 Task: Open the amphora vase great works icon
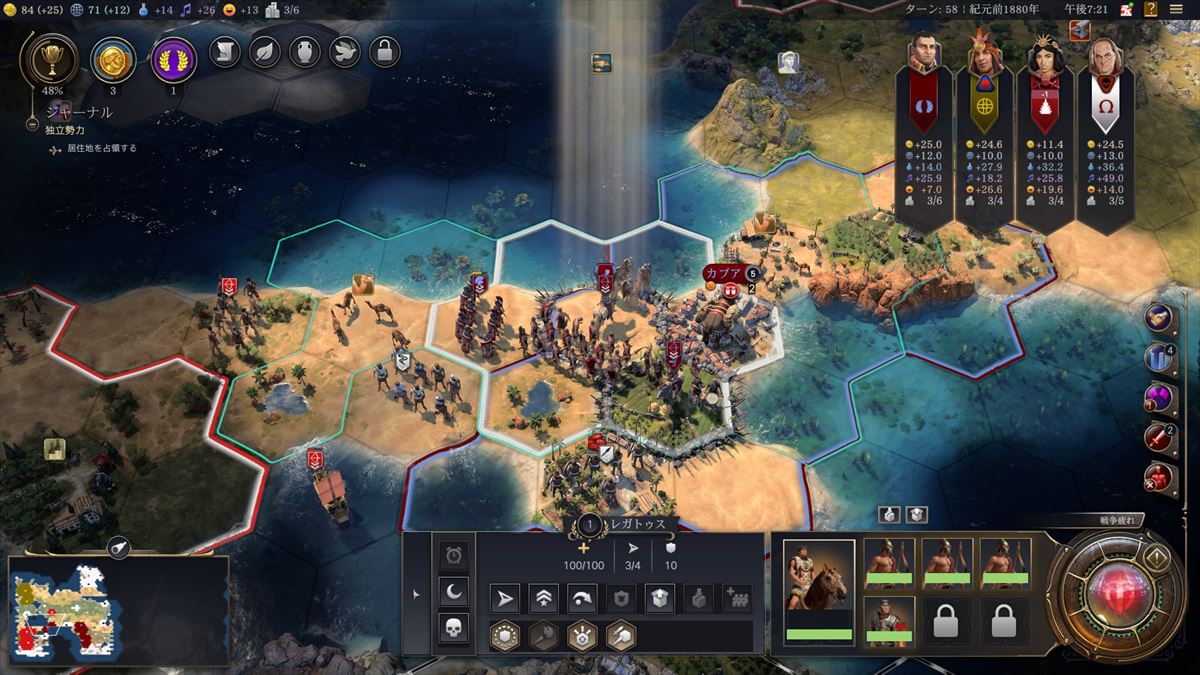(x=305, y=52)
